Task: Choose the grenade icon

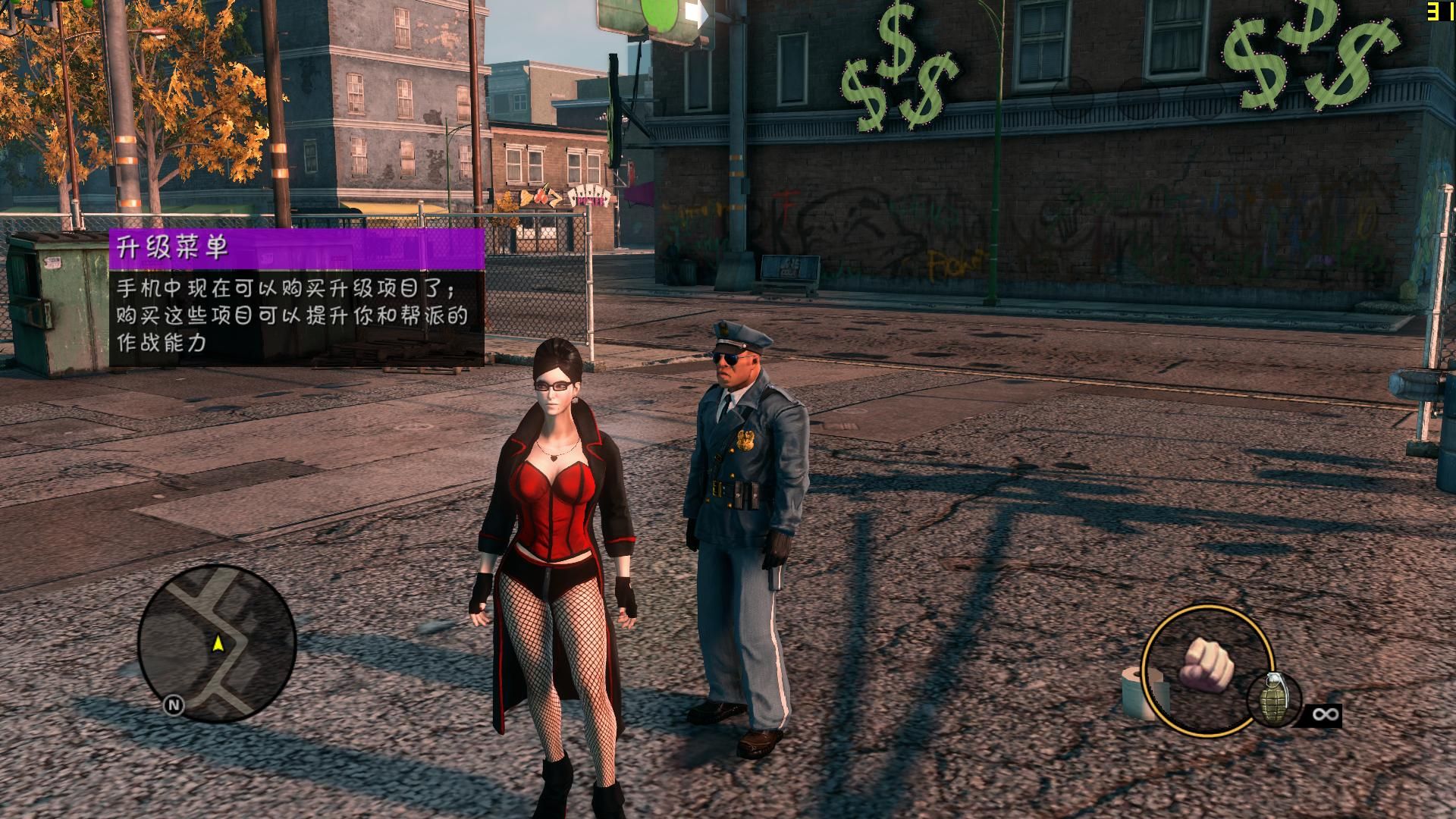Action: click(1274, 699)
